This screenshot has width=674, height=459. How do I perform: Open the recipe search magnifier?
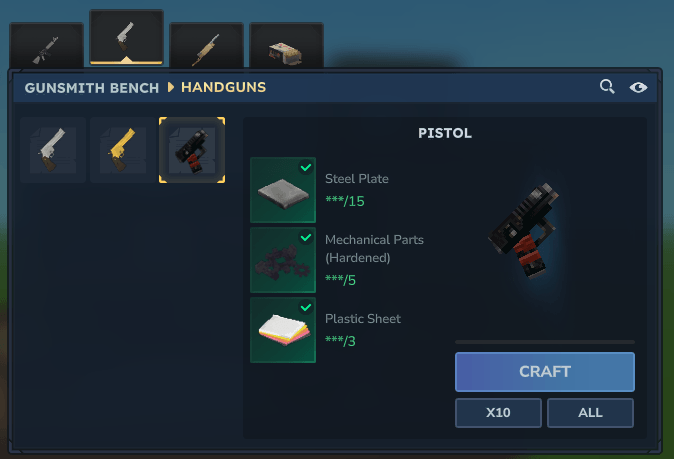click(x=607, y=87)
